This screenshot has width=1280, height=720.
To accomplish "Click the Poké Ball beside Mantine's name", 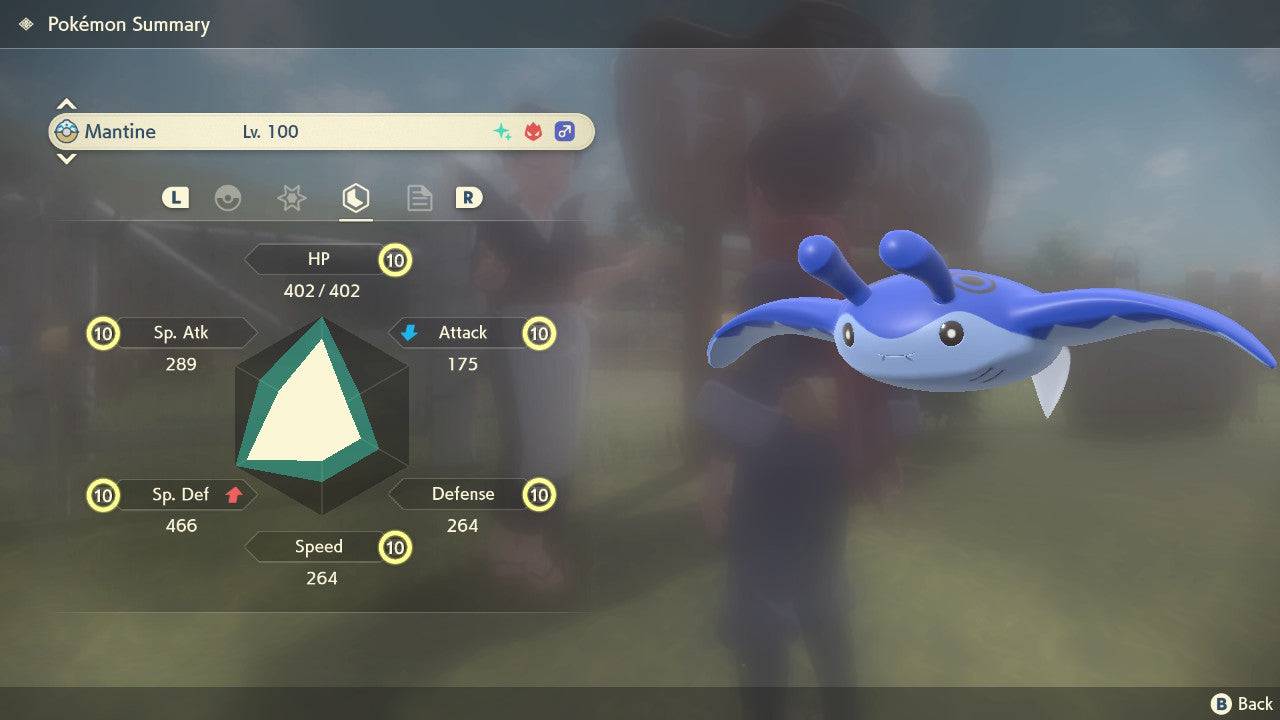I will [66, 130].
